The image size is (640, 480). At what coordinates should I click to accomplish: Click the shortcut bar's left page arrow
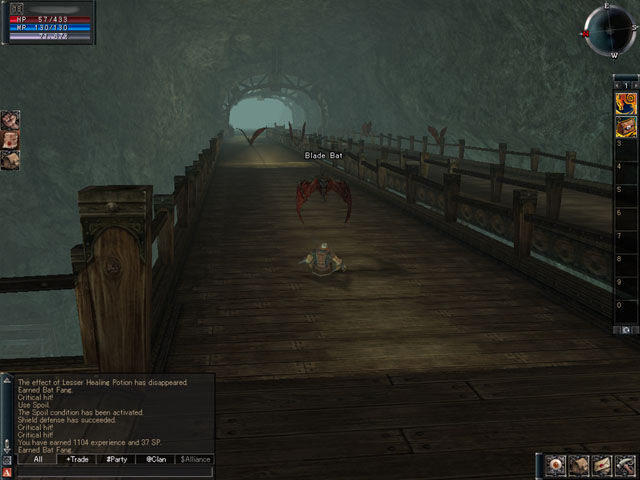[x=618, y=86]
